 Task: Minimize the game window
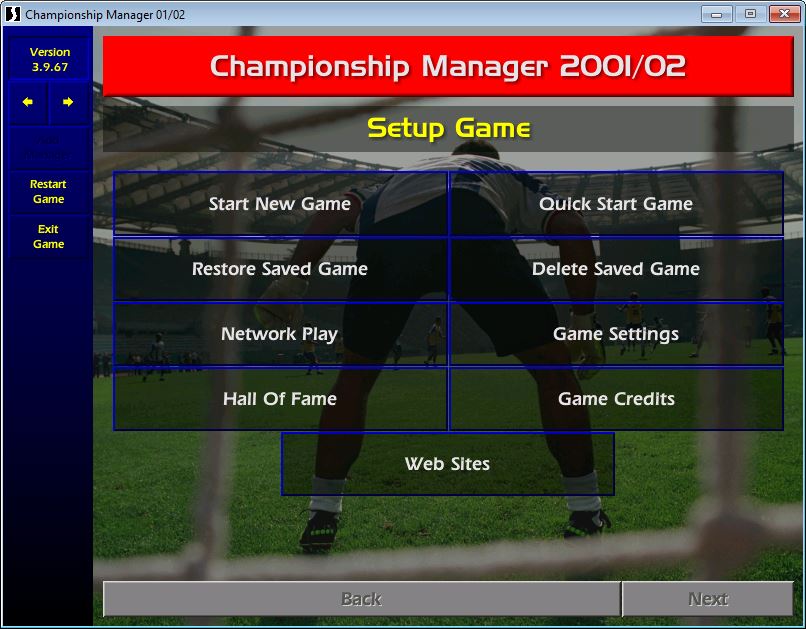(716, 14)
